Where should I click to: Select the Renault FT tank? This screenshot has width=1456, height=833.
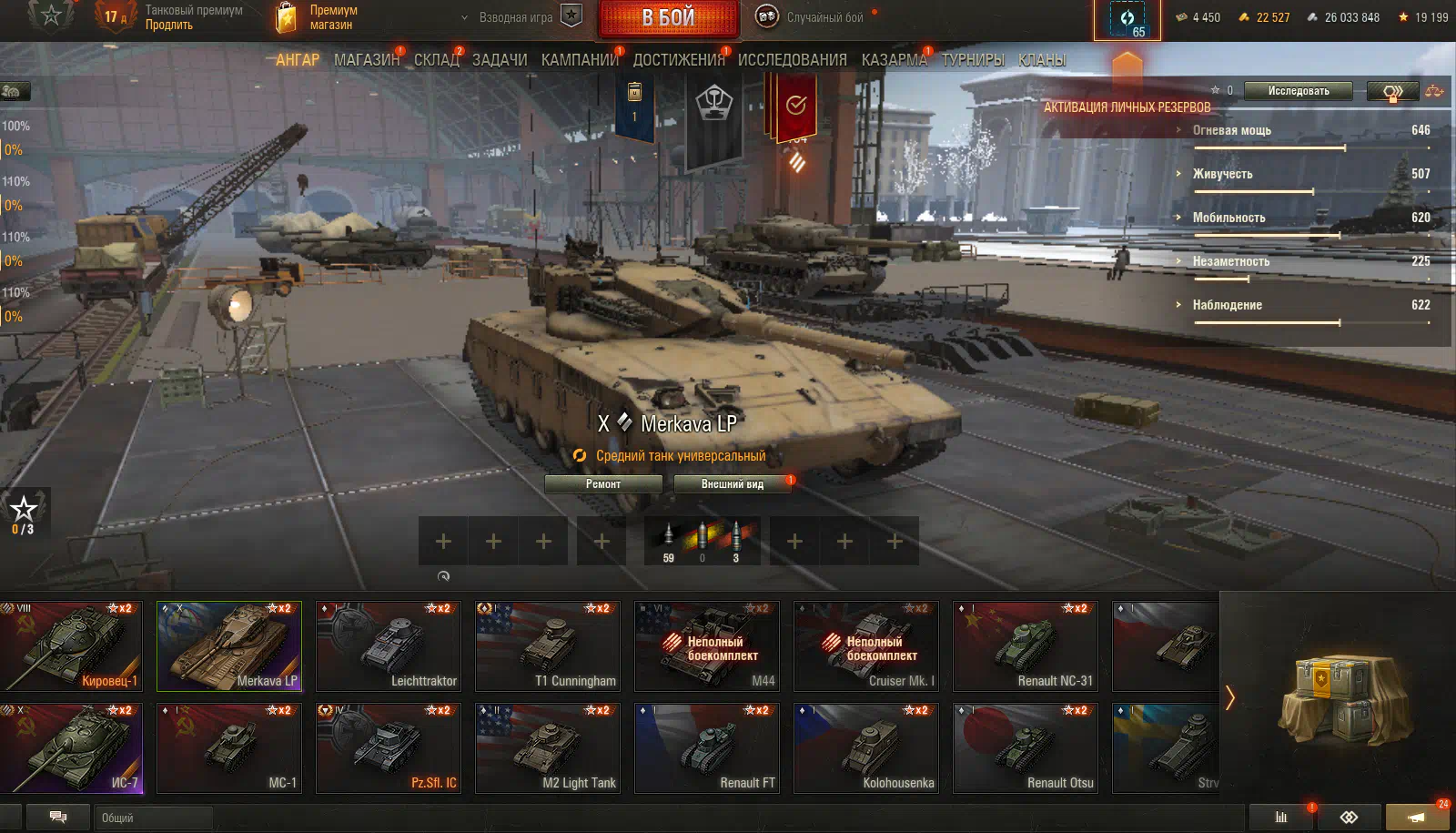[x=707, y=747]
